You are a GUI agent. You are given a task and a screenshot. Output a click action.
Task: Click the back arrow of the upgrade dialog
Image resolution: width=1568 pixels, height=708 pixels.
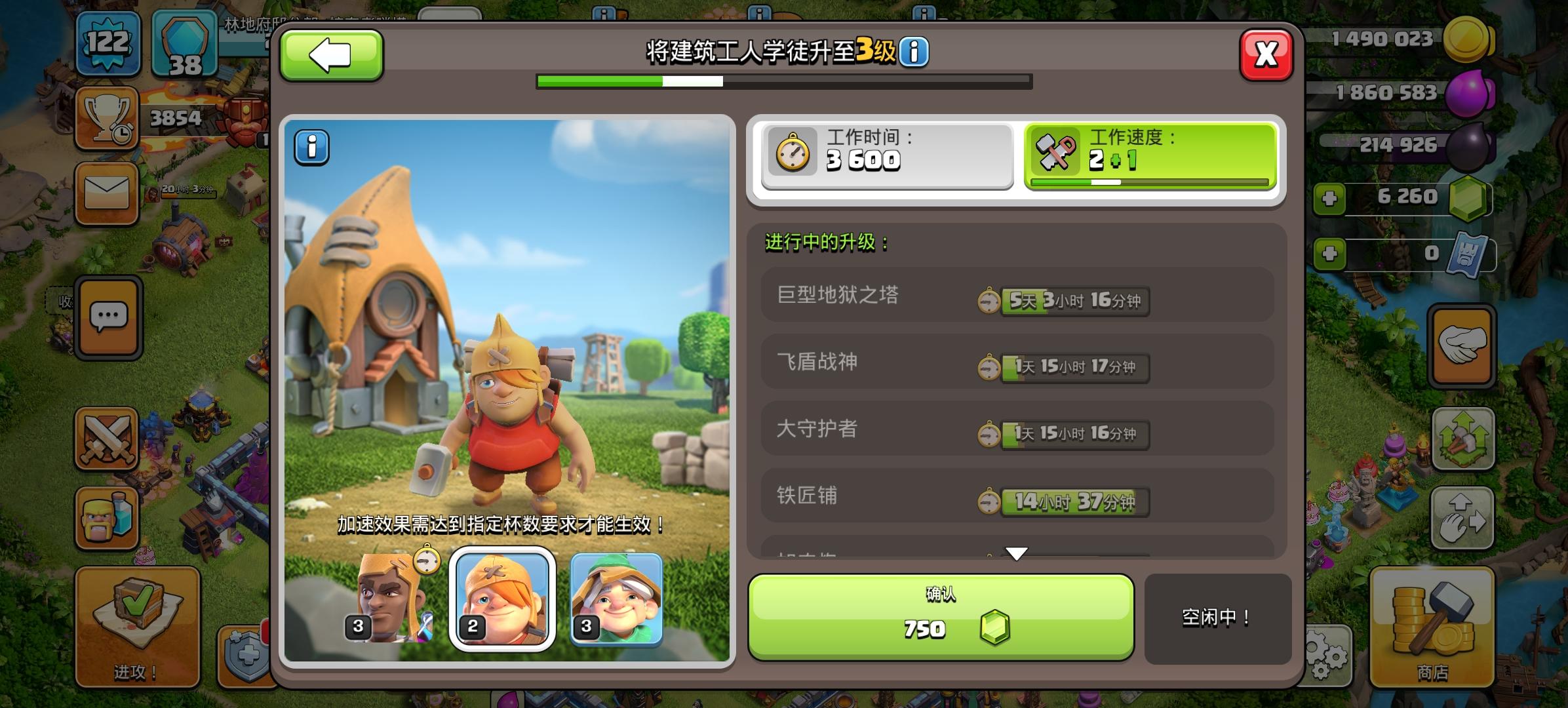[x=331, y=55]
